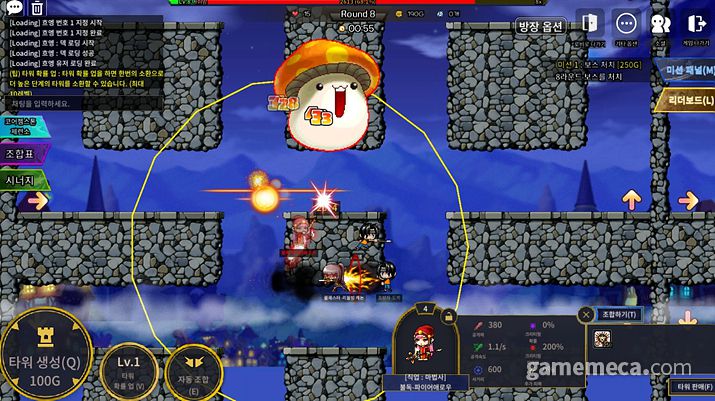Open the mission panel (미션 패널)
This screenshot has width=715, height=401.
point(687,69)
